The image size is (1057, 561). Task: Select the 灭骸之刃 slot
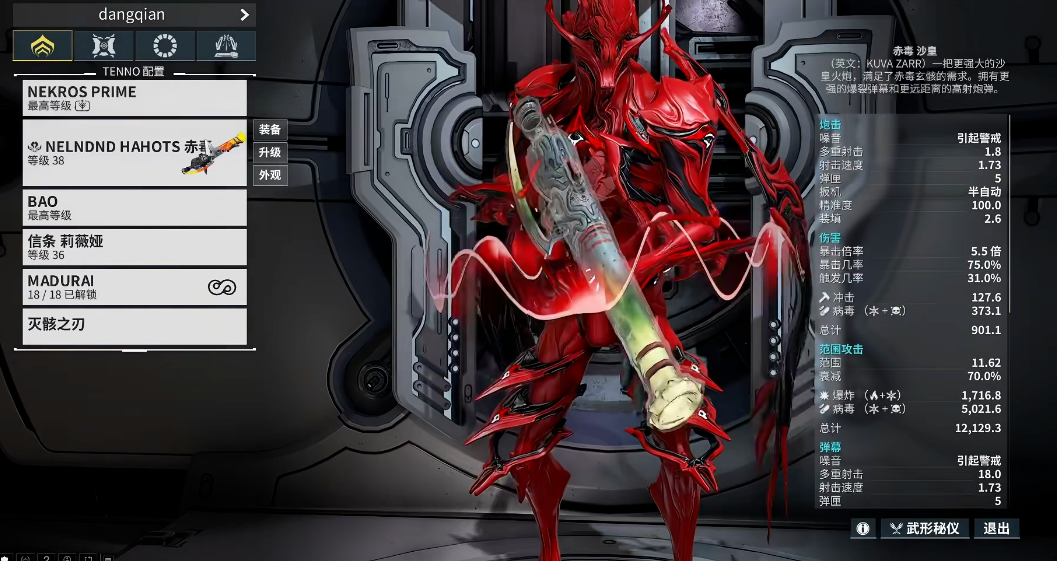point(134,326)
